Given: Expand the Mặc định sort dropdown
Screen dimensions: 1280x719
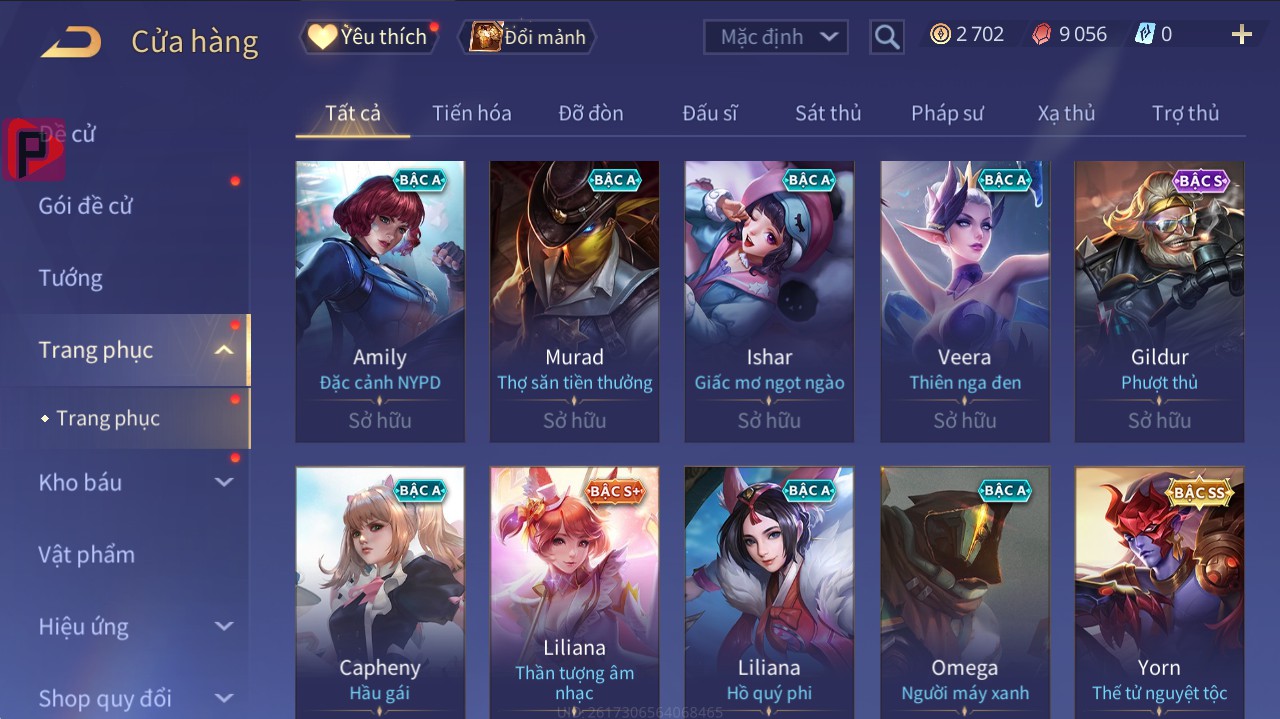Looking at the screenshot, I should [x=776, y=37].
